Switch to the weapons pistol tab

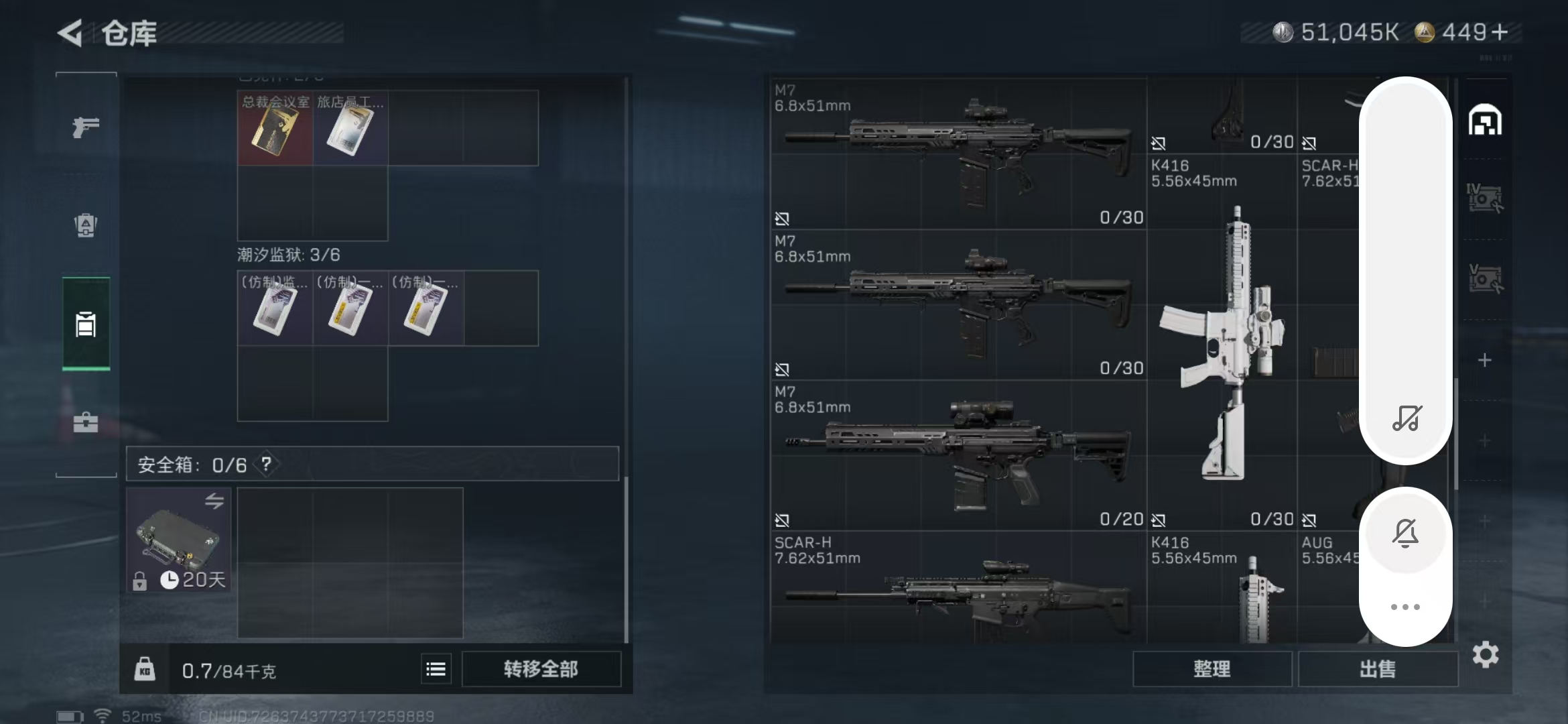coord(86,127)
